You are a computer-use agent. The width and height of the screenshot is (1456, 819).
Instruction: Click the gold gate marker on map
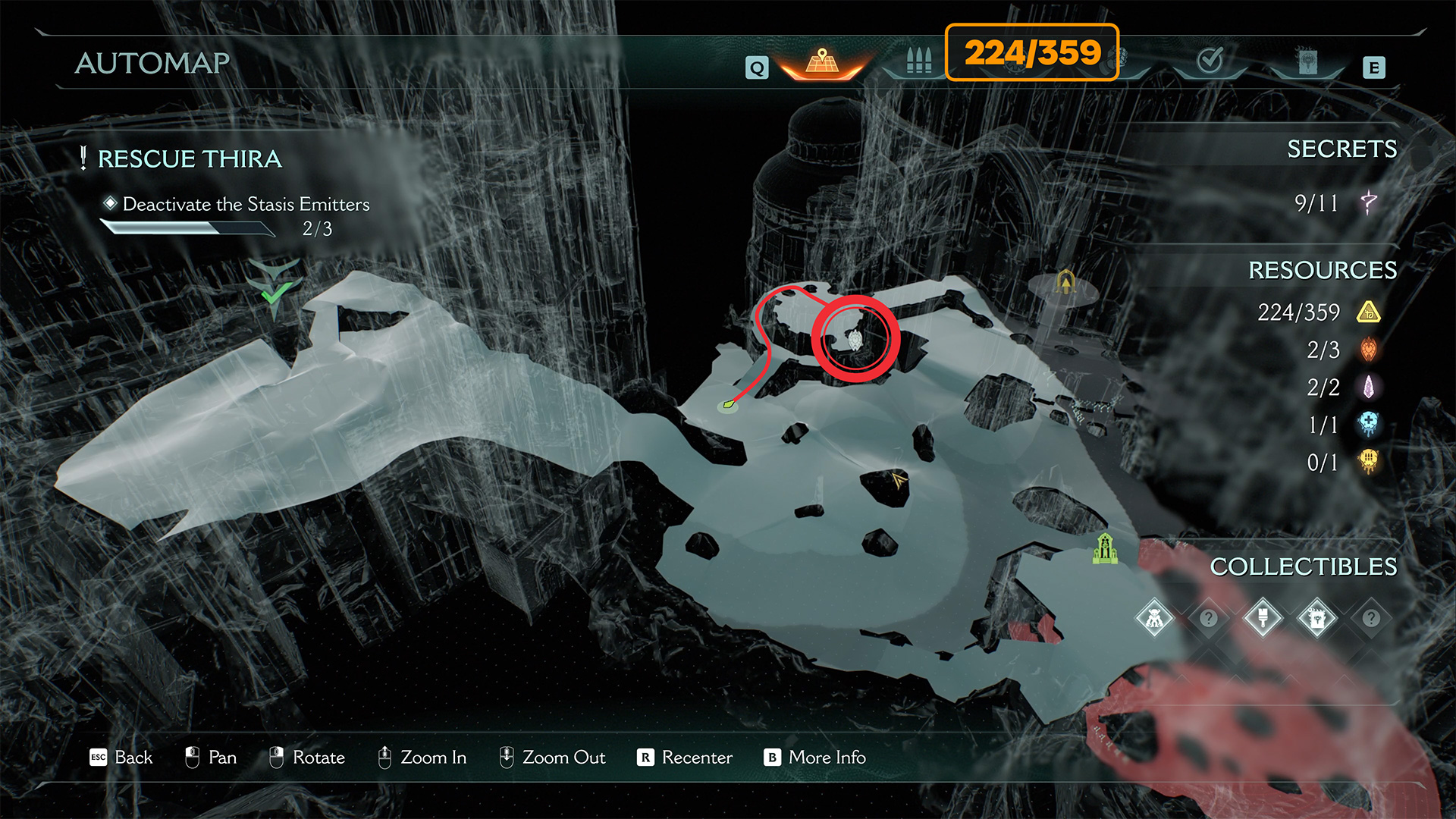click(1066, 282)
